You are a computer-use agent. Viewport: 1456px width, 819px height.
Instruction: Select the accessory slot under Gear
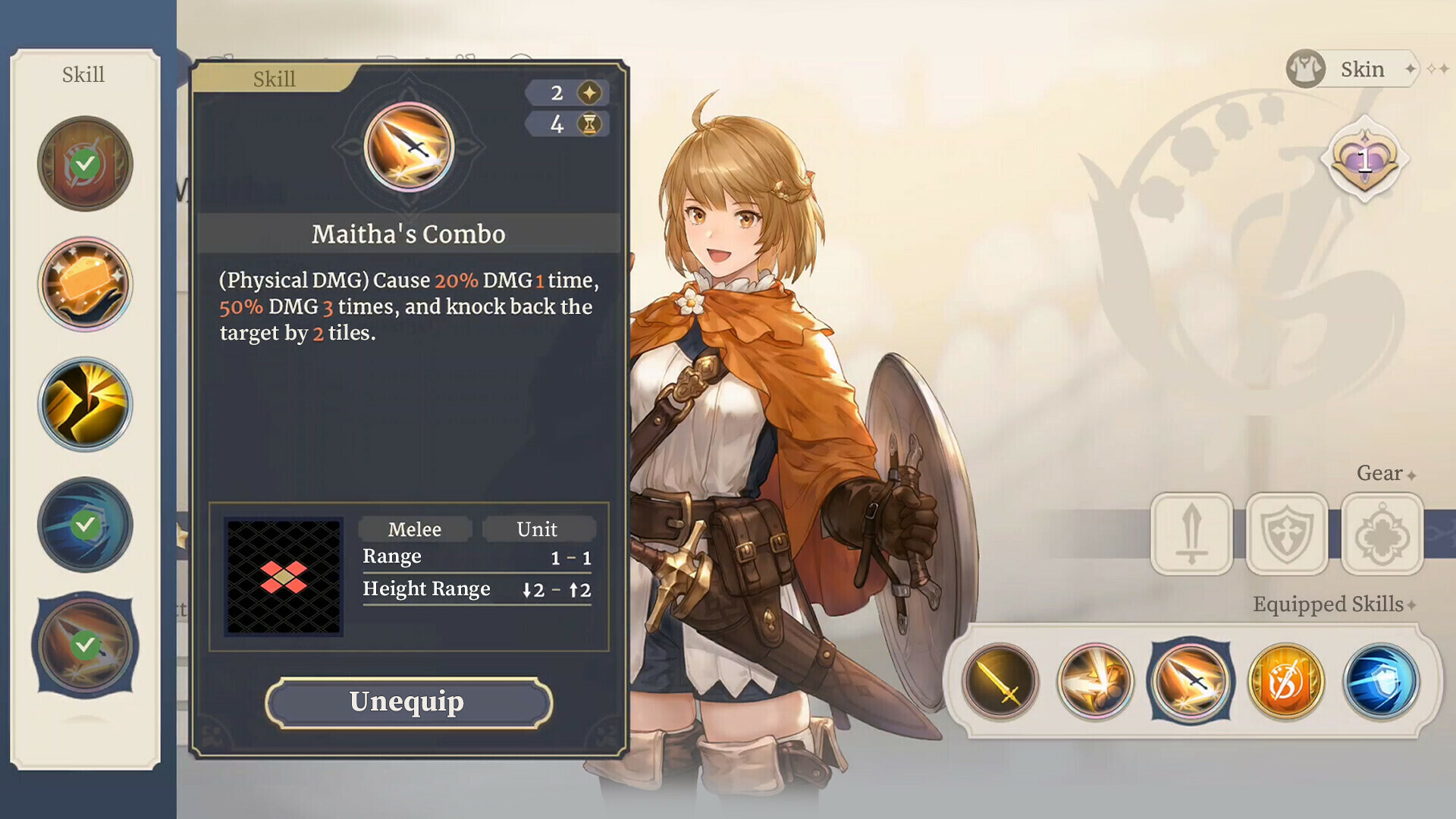coord(1382,533)
